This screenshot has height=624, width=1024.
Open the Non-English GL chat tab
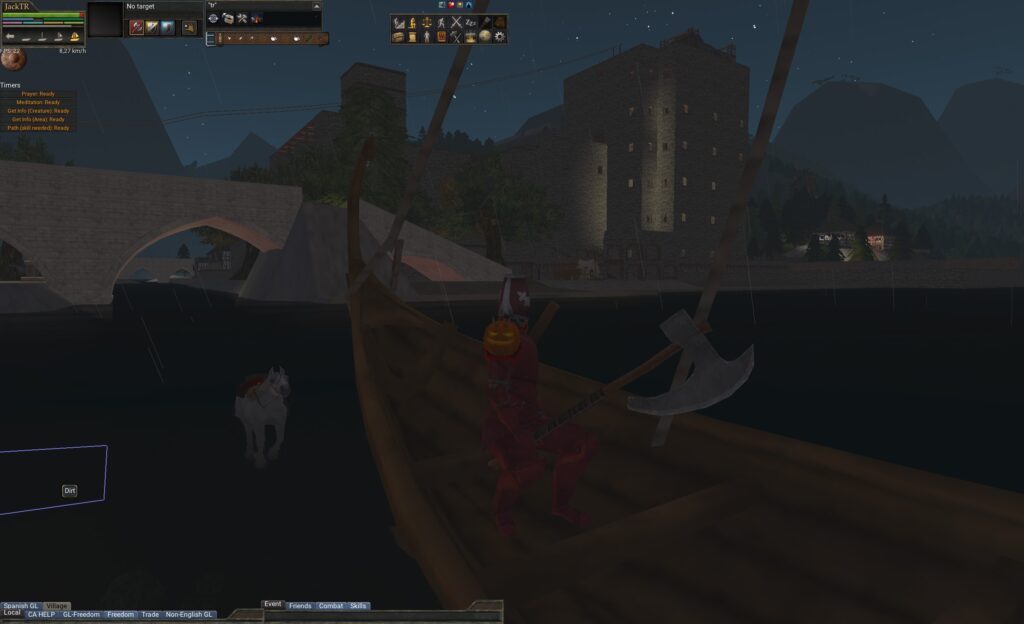(190, 615)
